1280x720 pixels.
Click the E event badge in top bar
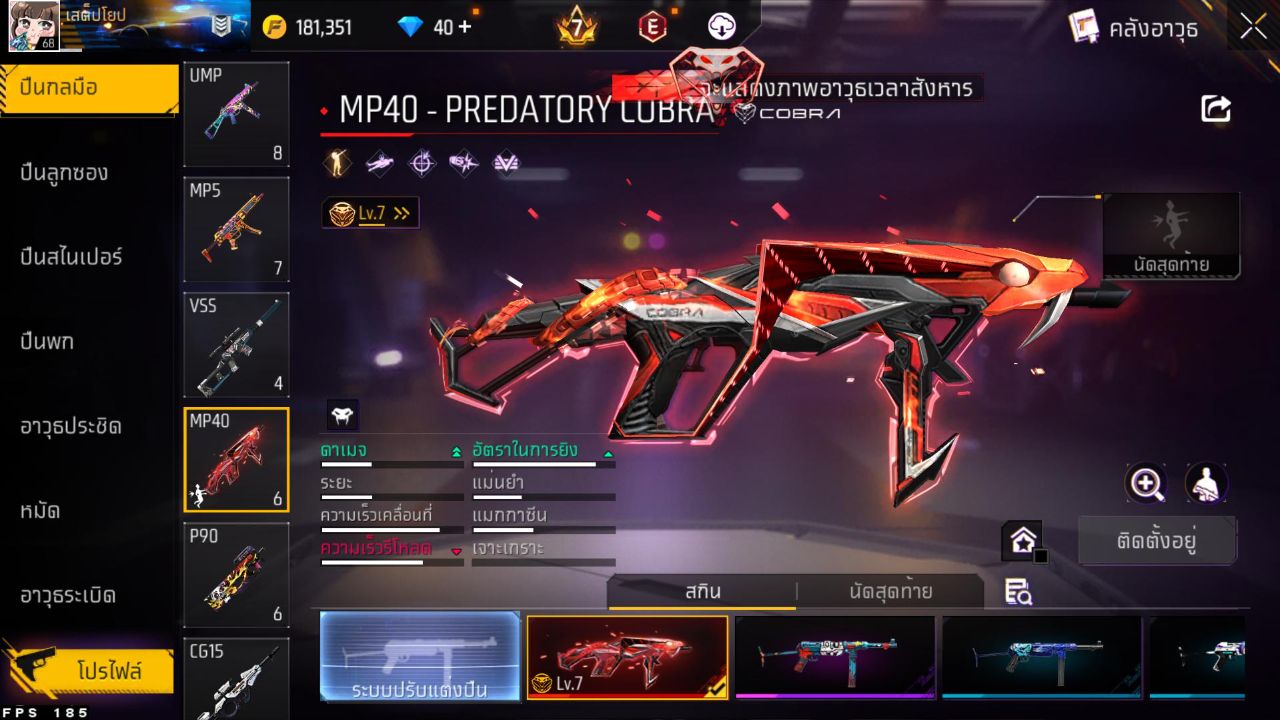(x=653, y=27)
